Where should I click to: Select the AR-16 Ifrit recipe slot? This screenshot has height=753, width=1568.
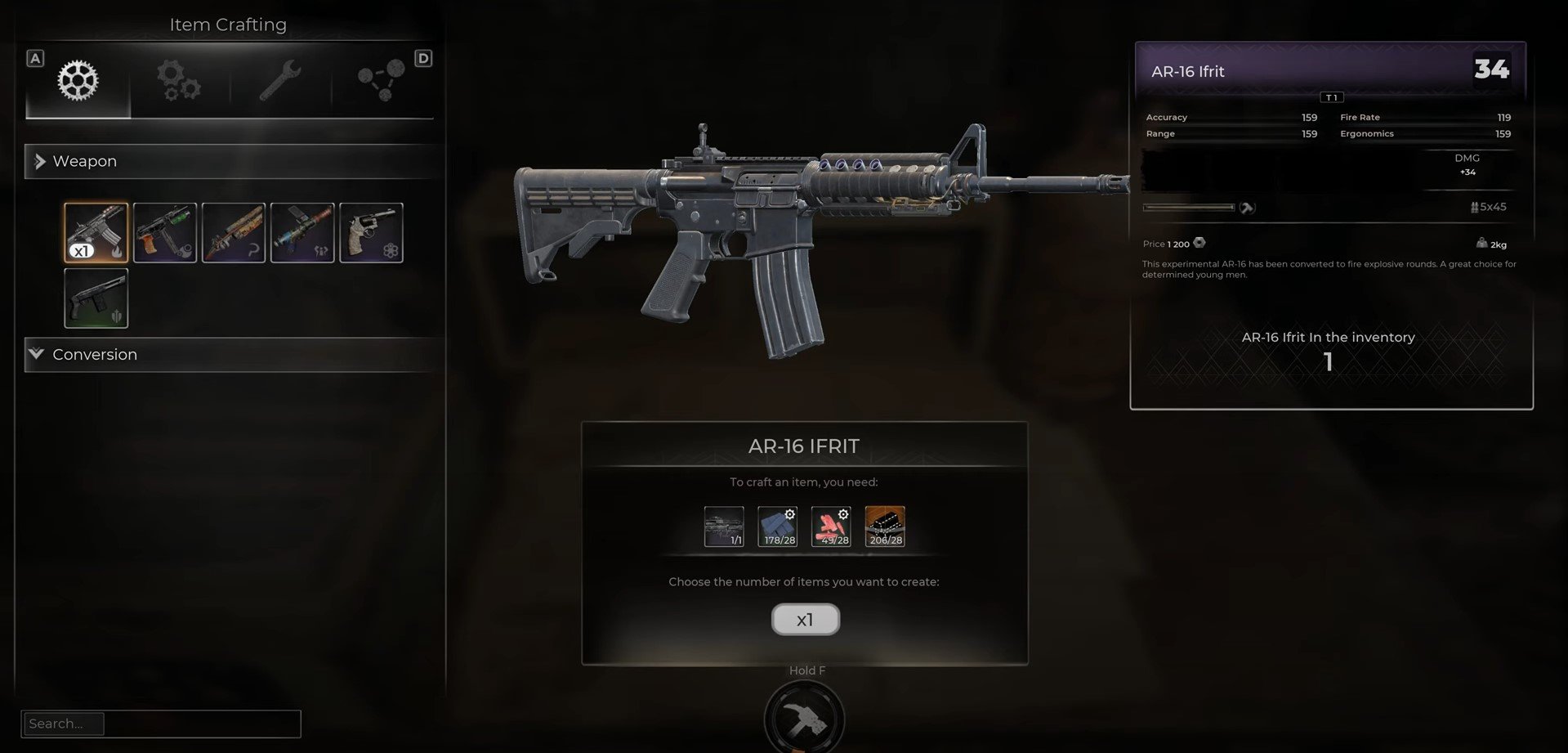click(x=96, y=233)
